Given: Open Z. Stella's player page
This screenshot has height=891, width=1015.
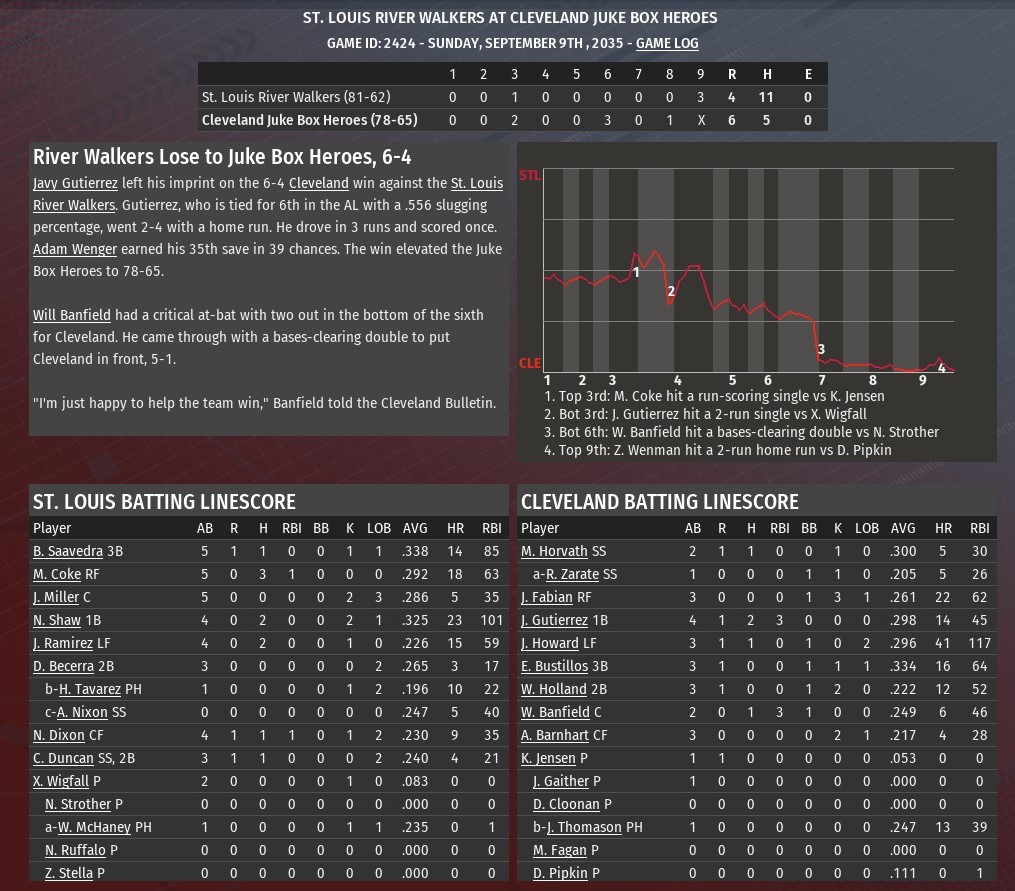Looking at the screenshot, I should tap(69, 873).
